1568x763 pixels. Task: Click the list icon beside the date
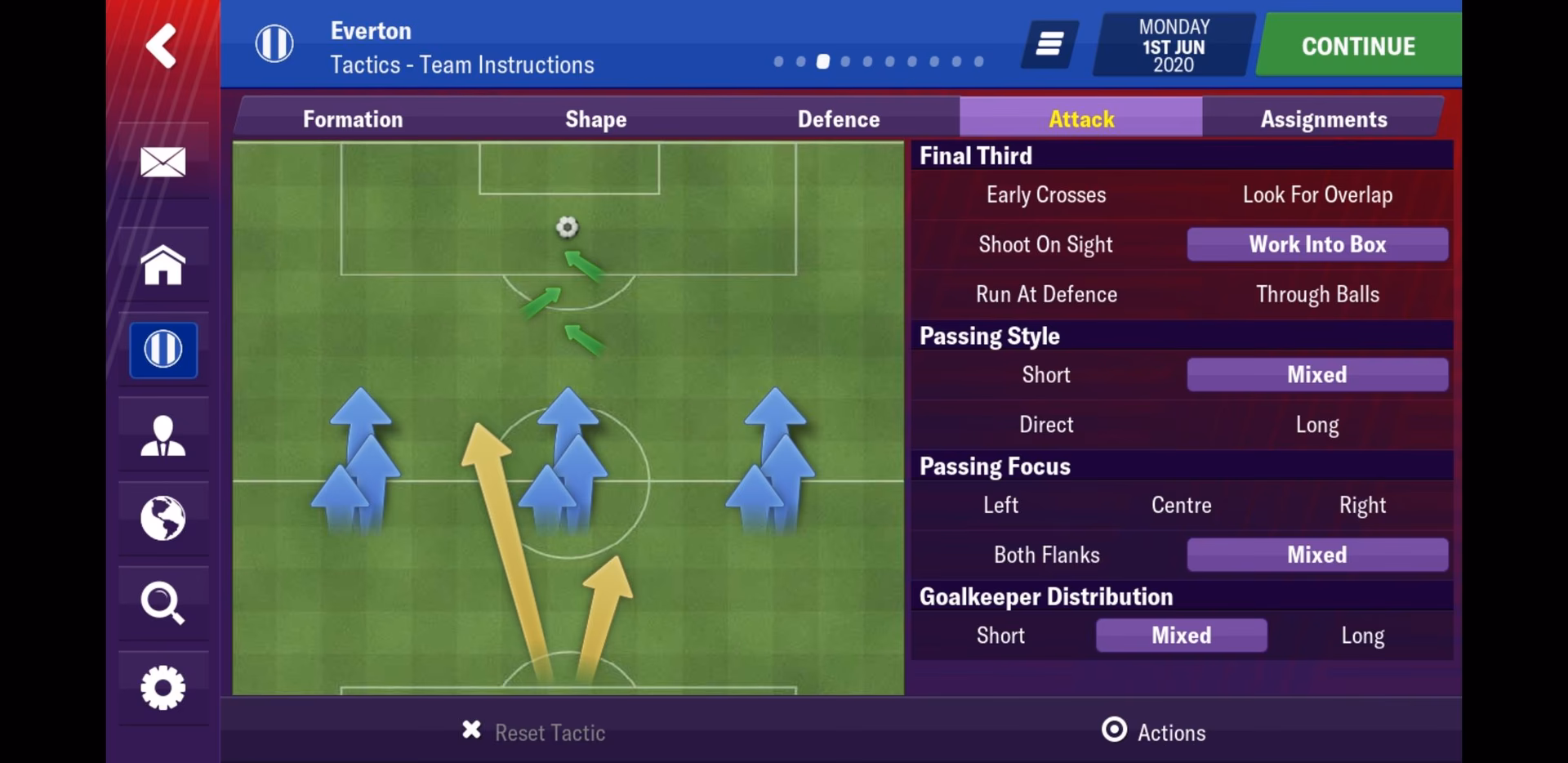tap(1049, 45)
